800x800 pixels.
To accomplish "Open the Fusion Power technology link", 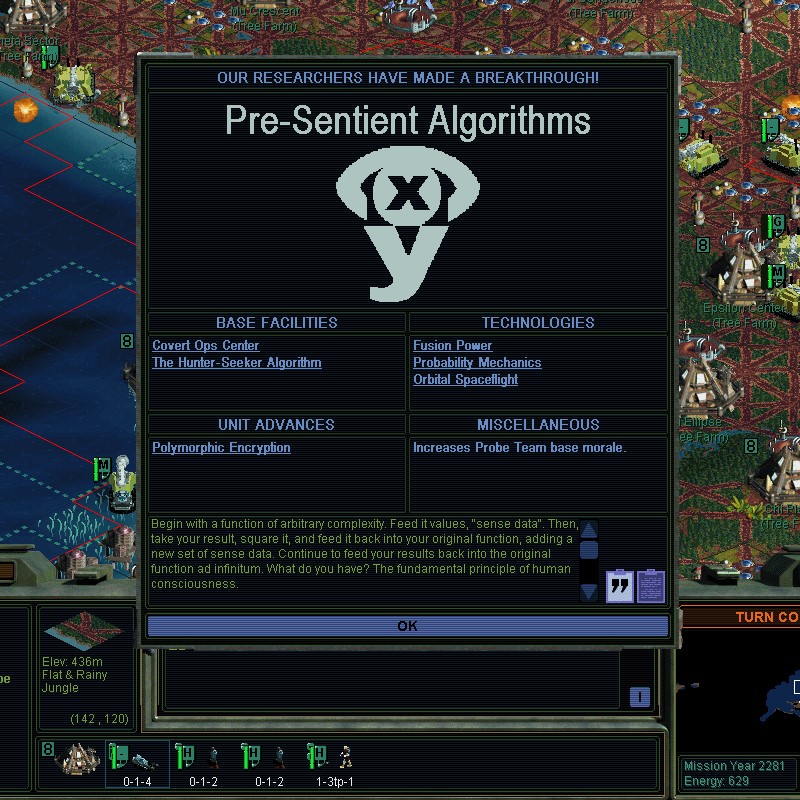I will coord(452,345).
